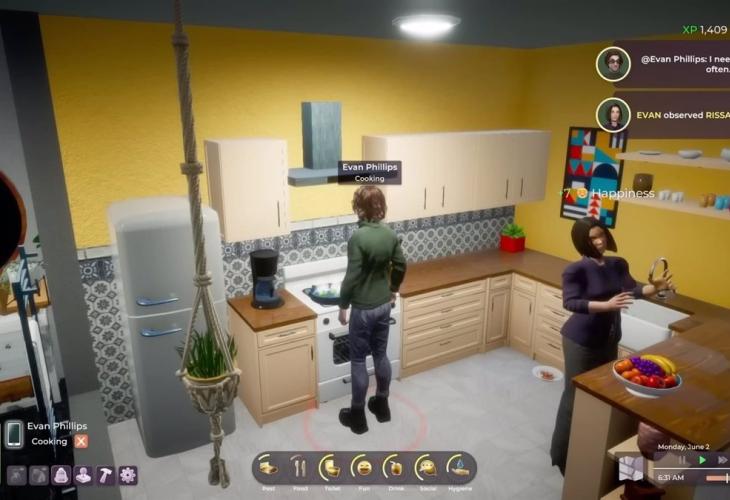Image resolution: width=730 pixels, height=500 pixels.
Task: Select the Drink need icon
Action: (x=395, y=467)
